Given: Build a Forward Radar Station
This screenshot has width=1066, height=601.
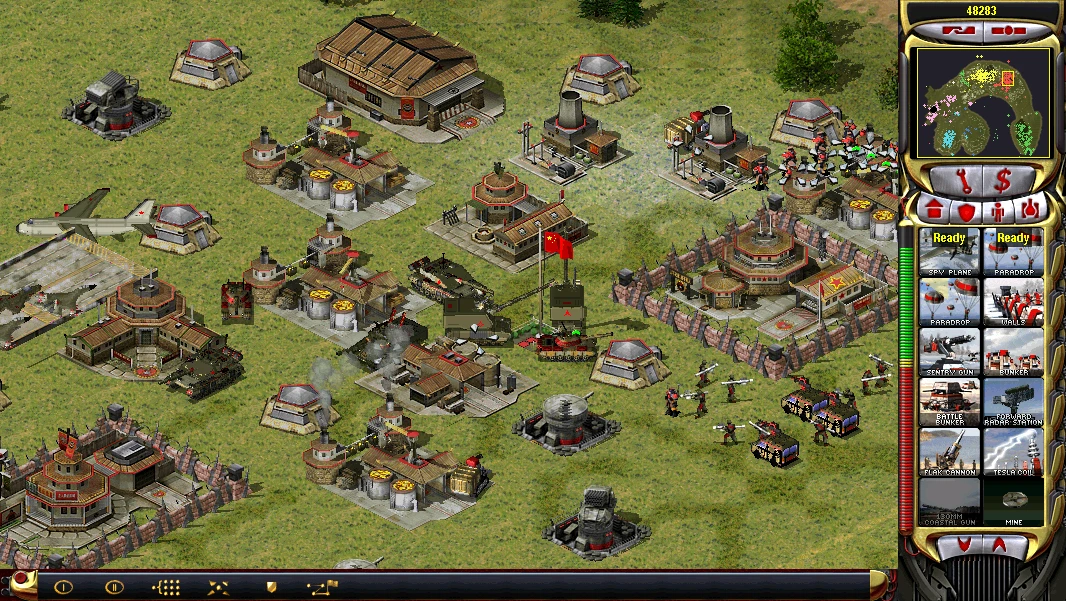Looking at the screenshot, I should pyautogui.click(x=1013, y=401).
